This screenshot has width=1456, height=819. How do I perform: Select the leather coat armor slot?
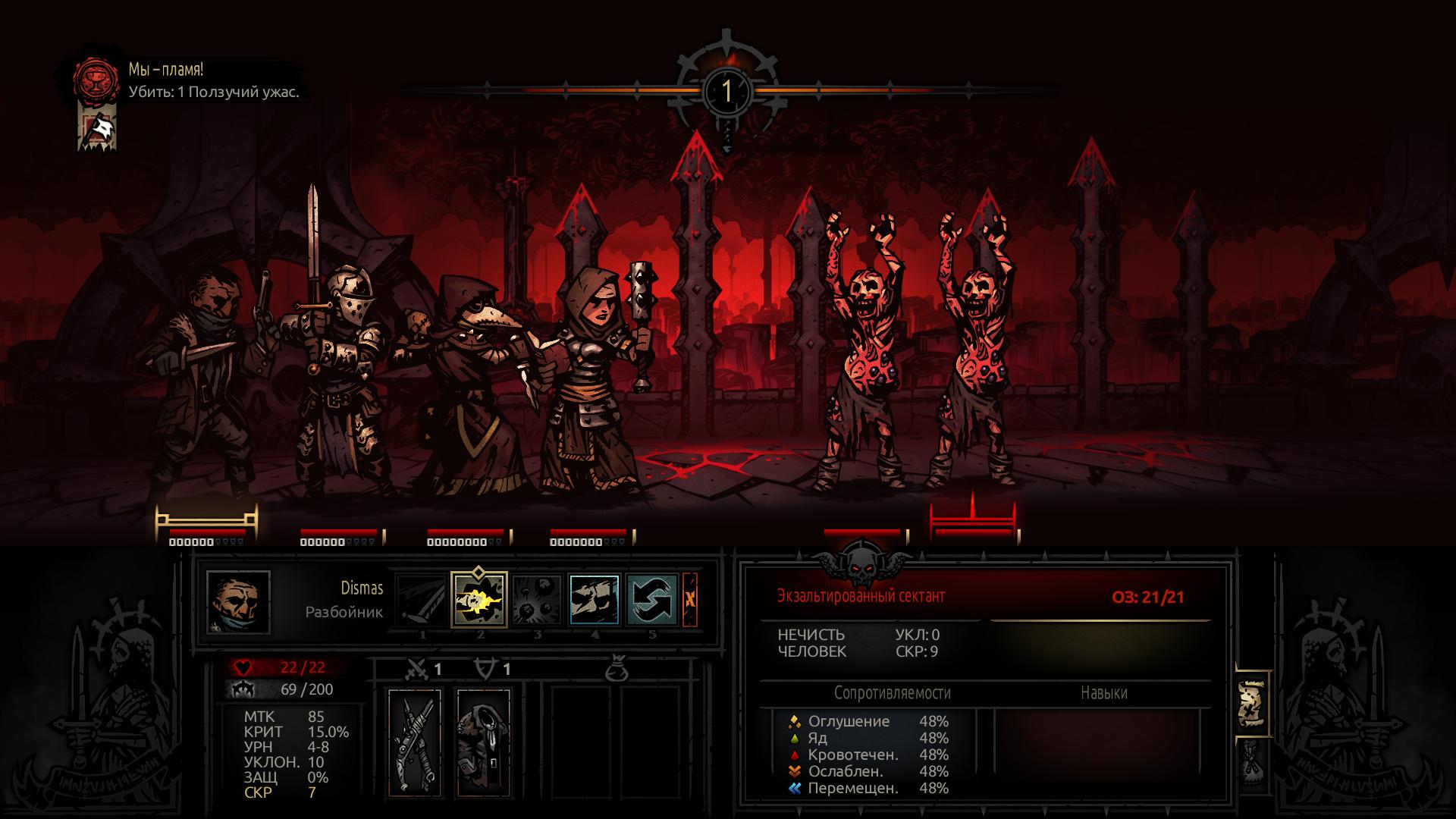pyautogui.click(x=484, y=742)
